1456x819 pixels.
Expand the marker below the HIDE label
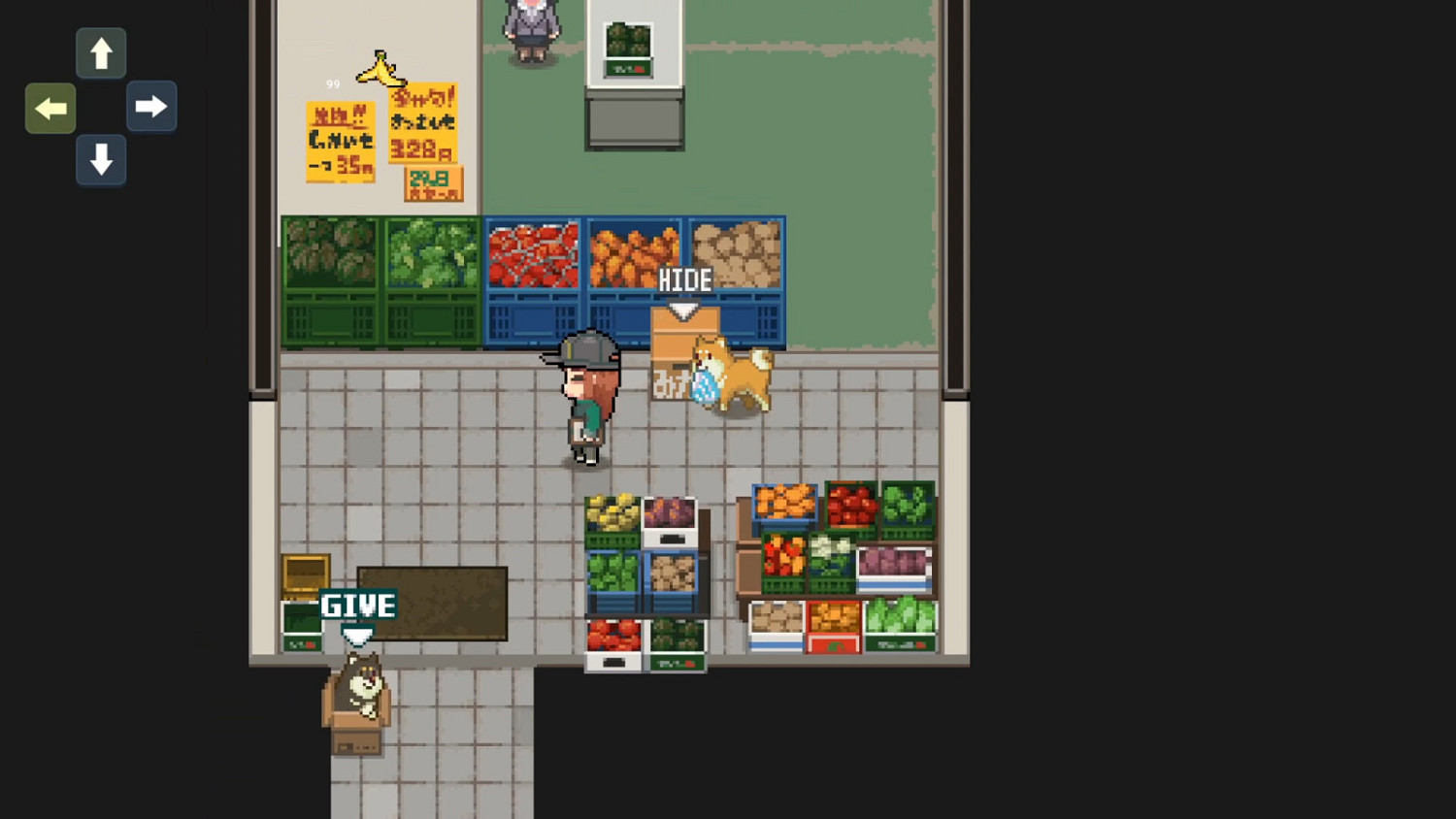coord(684,309)
